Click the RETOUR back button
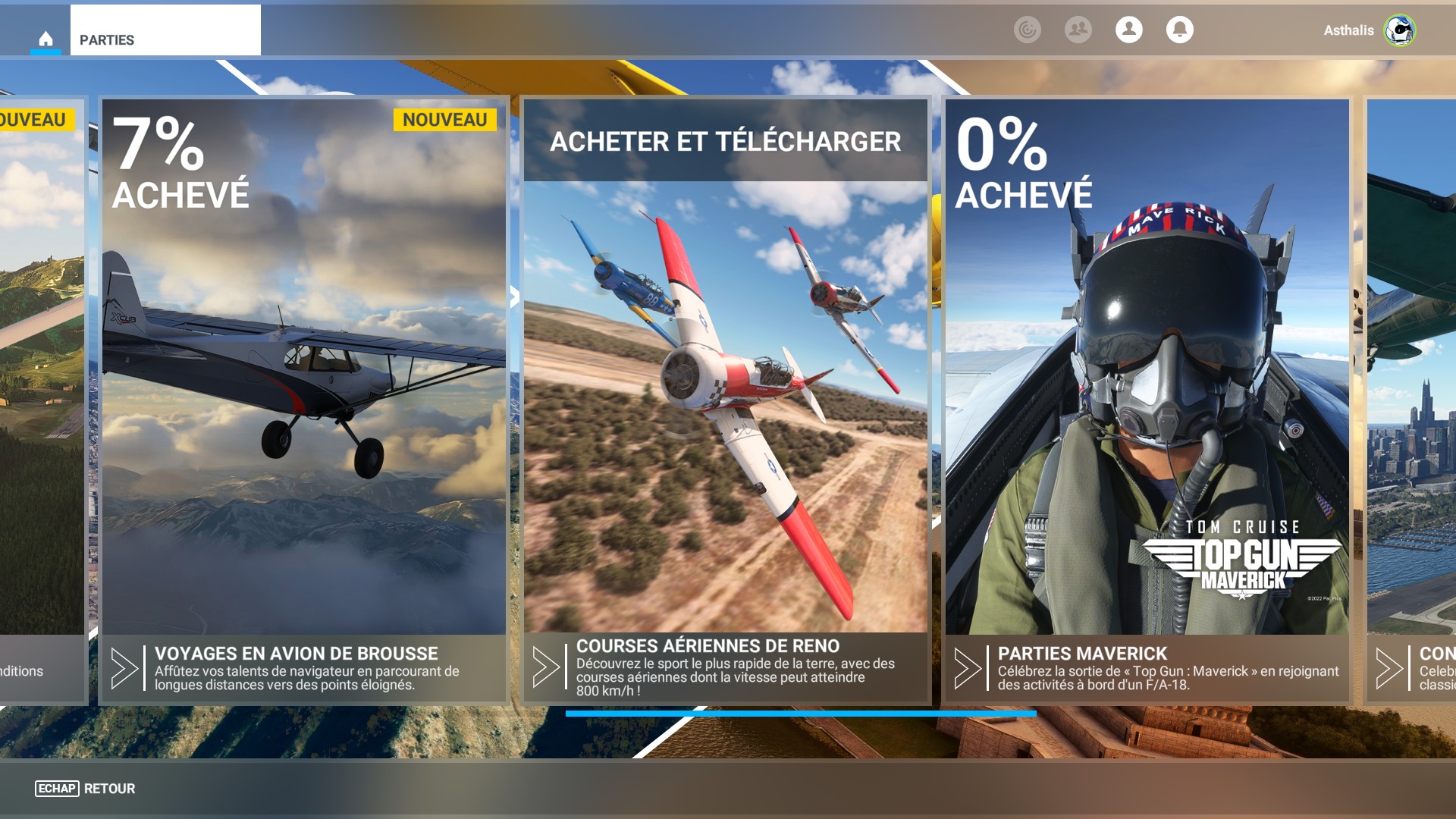1456x819 pixels. (86, 789)
